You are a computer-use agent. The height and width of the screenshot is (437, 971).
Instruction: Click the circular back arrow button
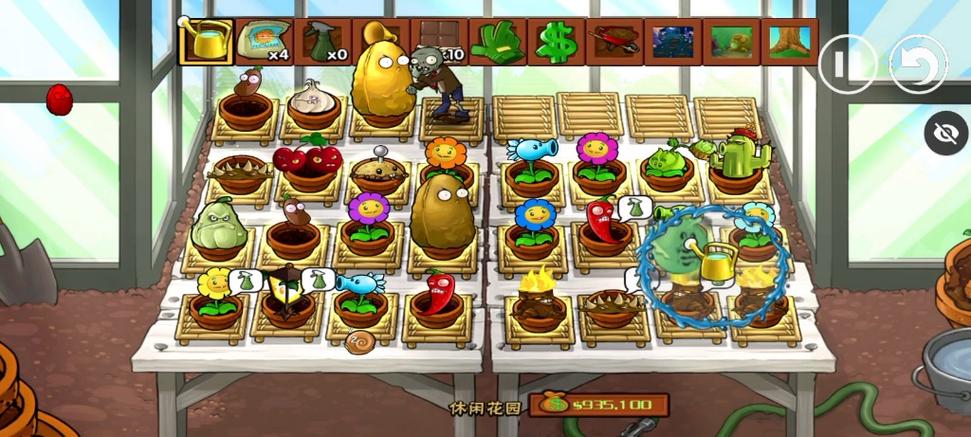tap(916, 65)
